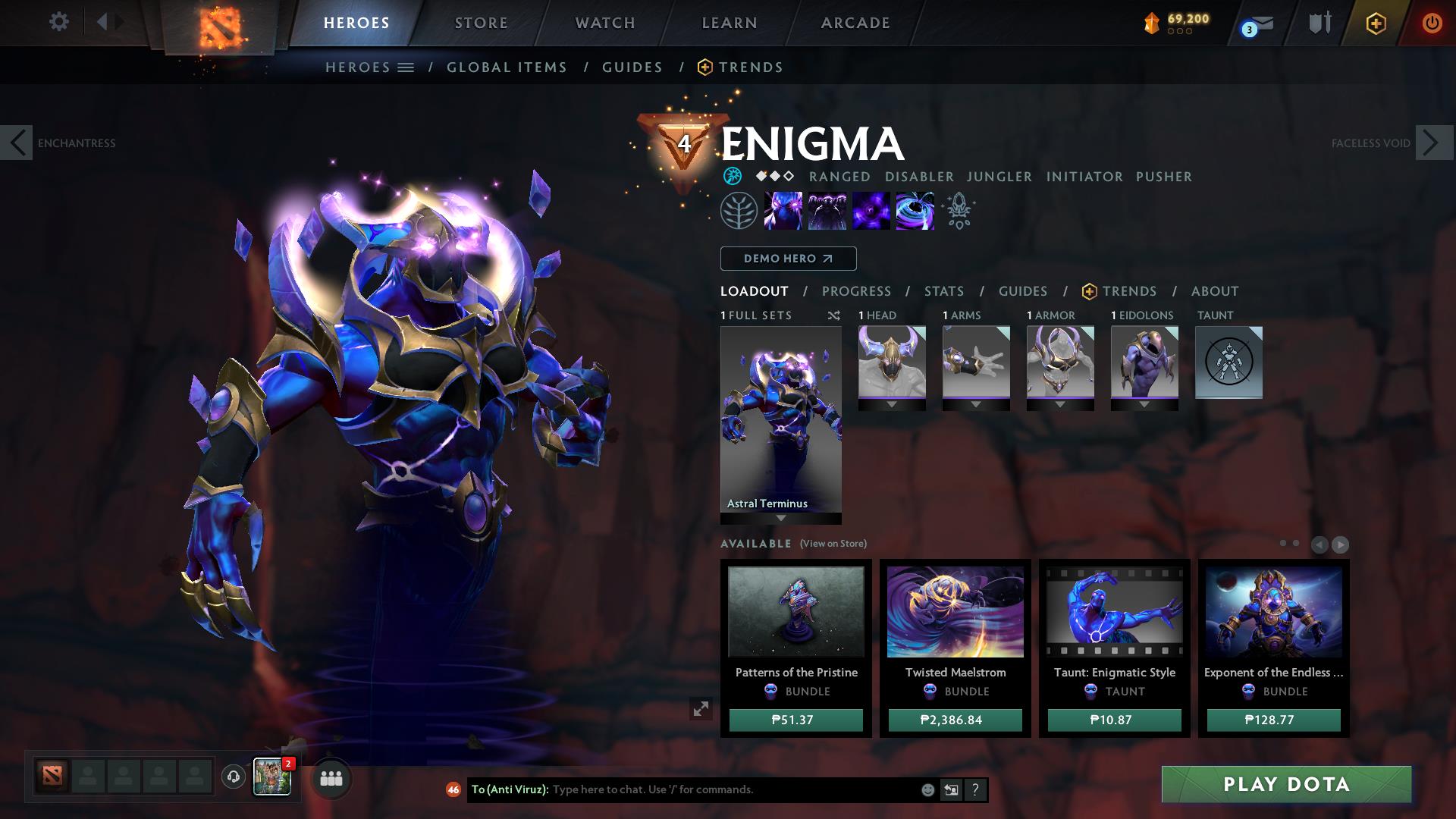Go to the Arcade tab

click(855, 23)
